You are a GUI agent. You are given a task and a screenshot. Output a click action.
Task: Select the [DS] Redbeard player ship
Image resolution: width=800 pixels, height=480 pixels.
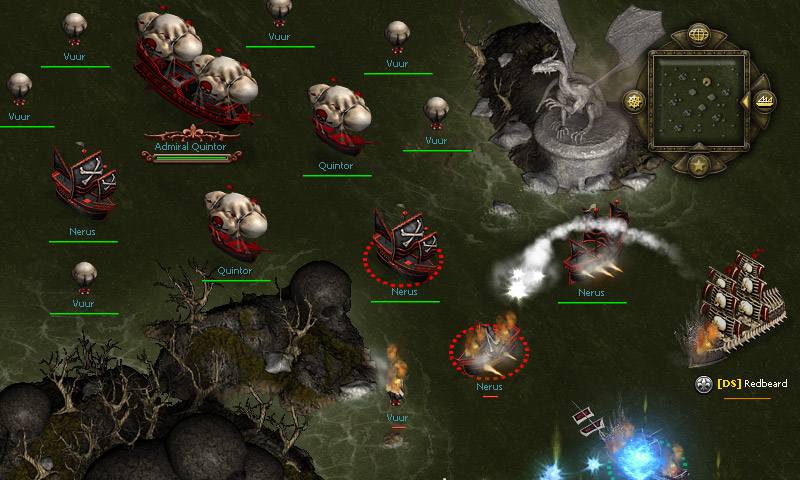point(738,305)
